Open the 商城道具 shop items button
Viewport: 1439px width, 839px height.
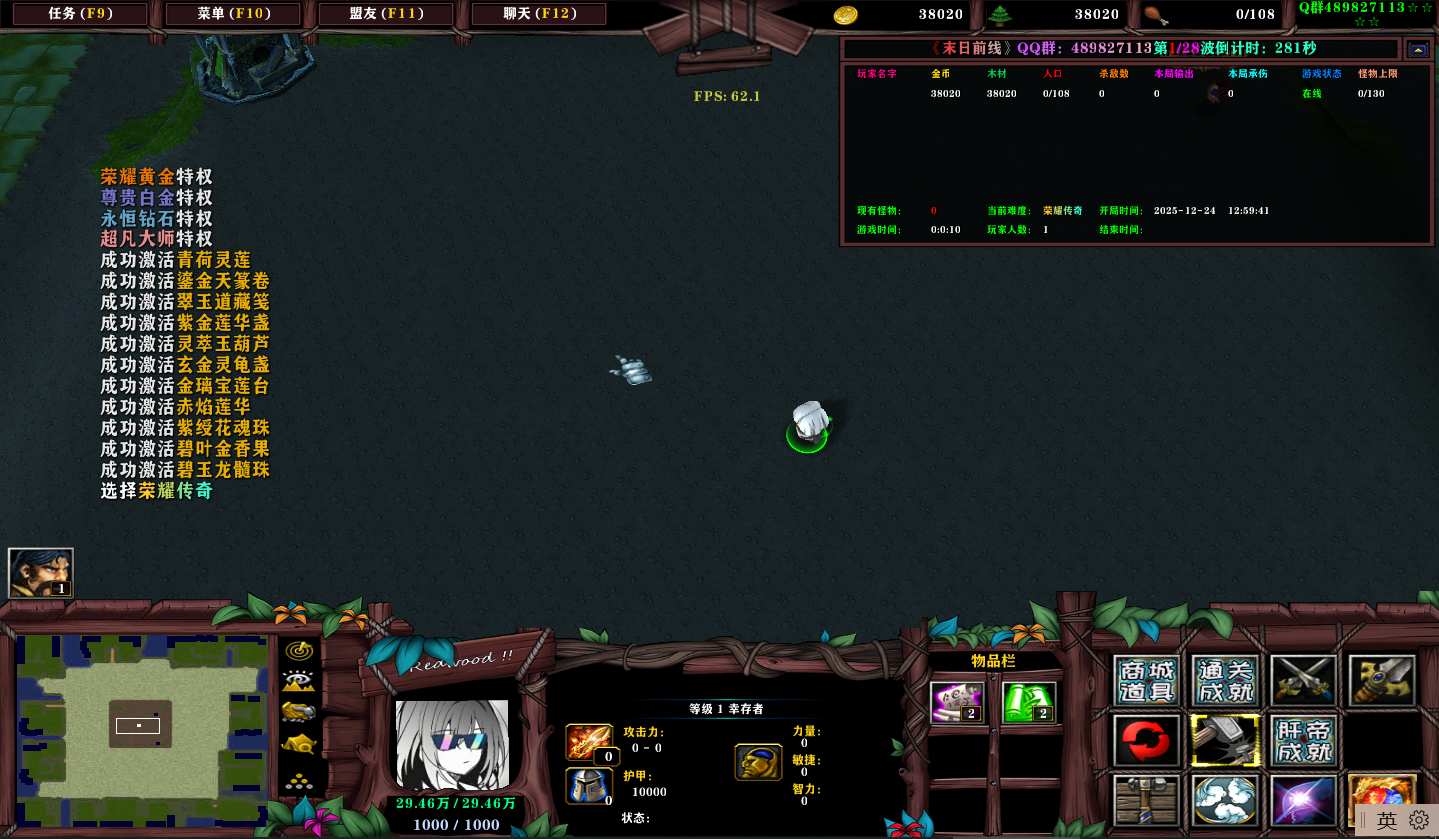click(x=1147, y=682)
